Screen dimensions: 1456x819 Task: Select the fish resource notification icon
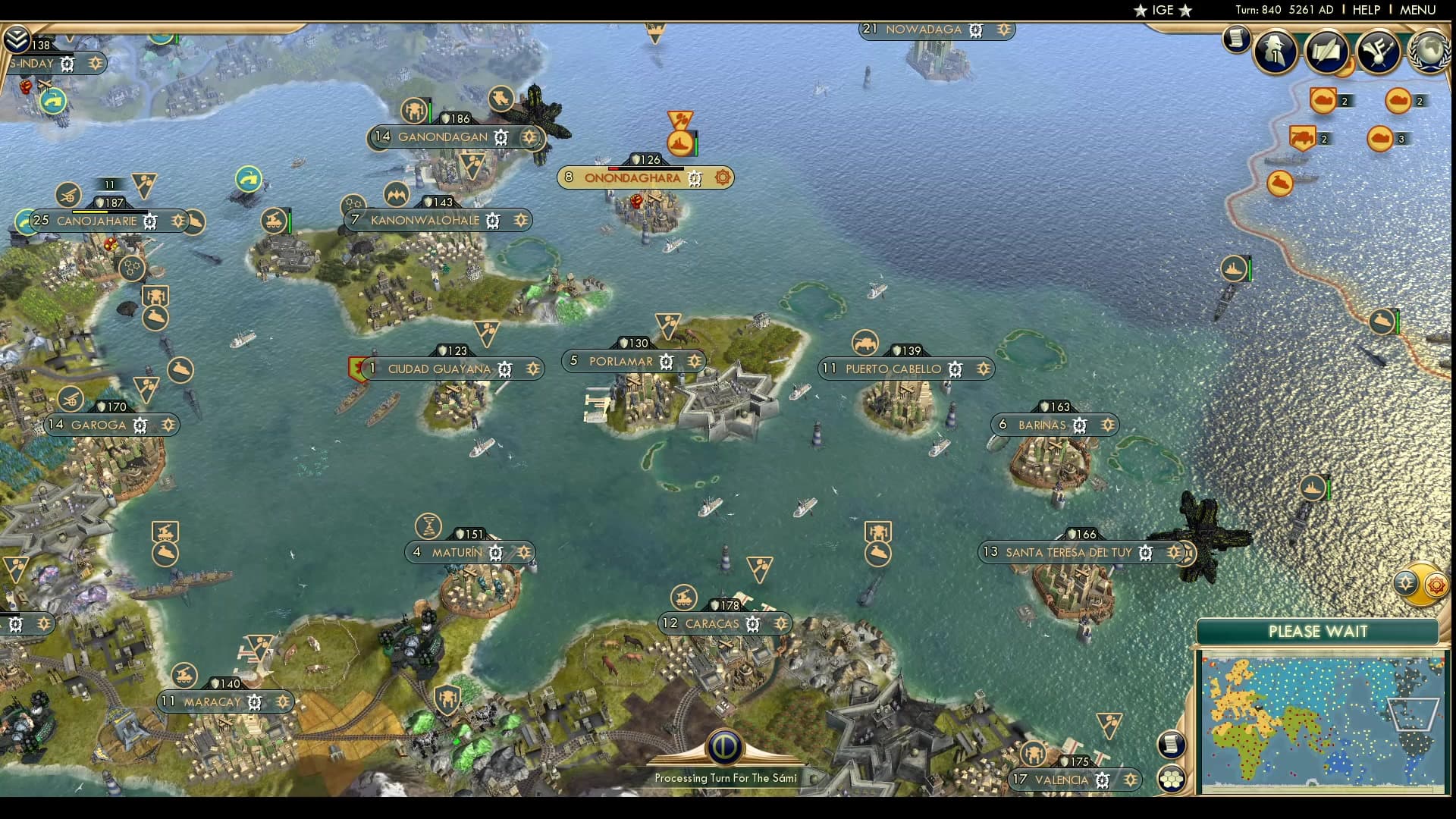1280,182
